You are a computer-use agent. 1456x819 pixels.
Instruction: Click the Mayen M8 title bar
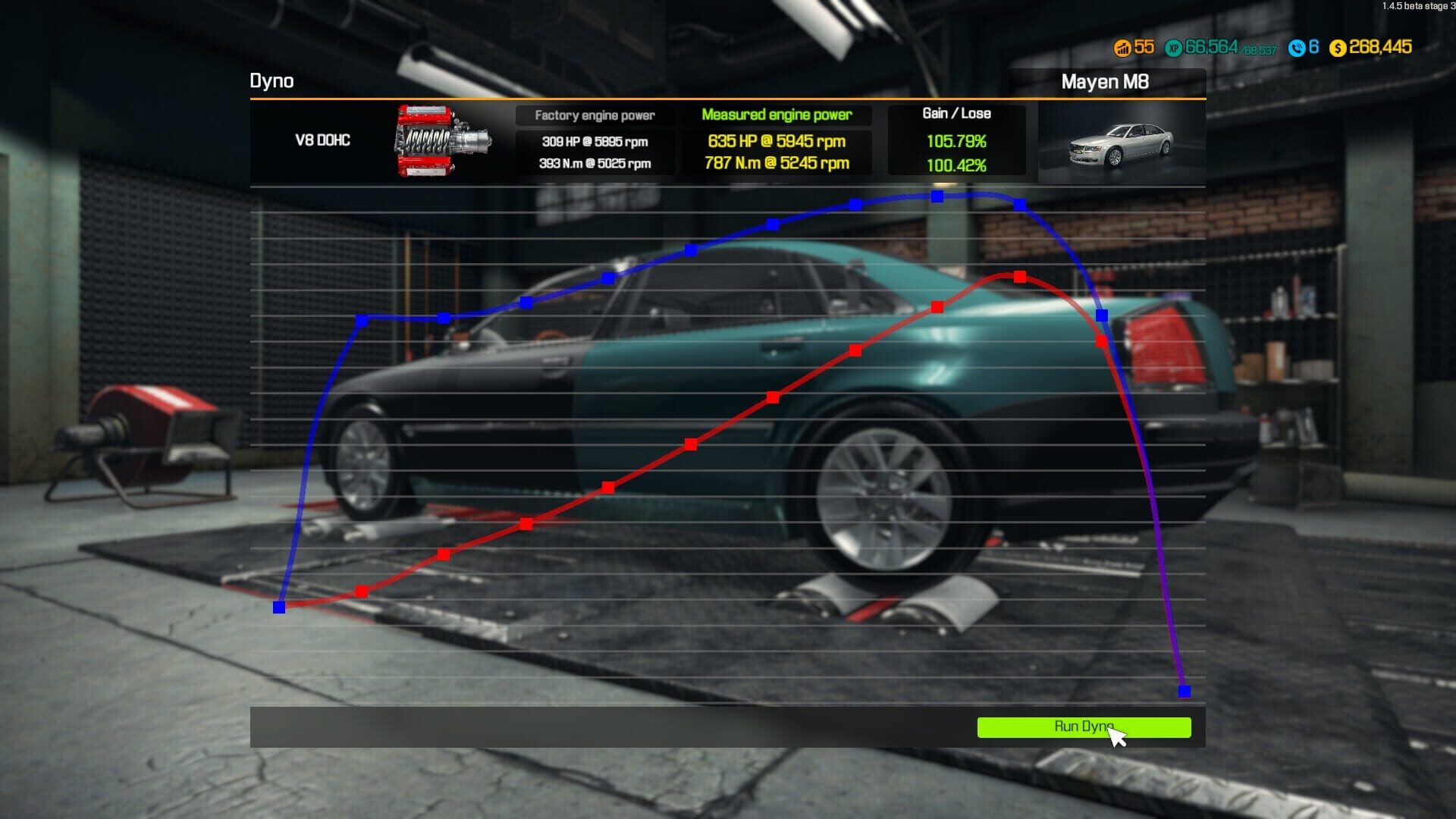(1107, 82)
